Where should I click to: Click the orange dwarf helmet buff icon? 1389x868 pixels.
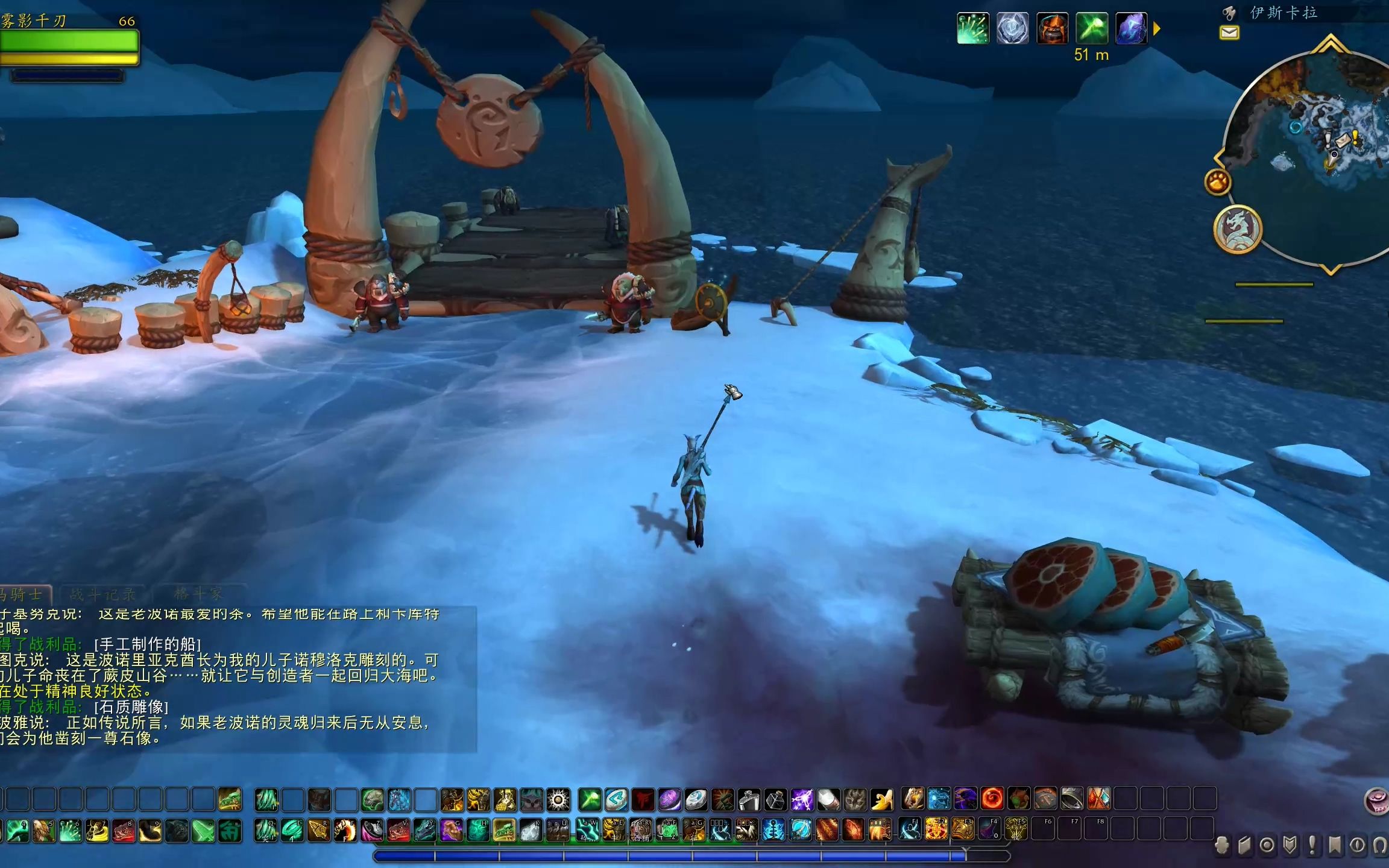coord(1052,28)
